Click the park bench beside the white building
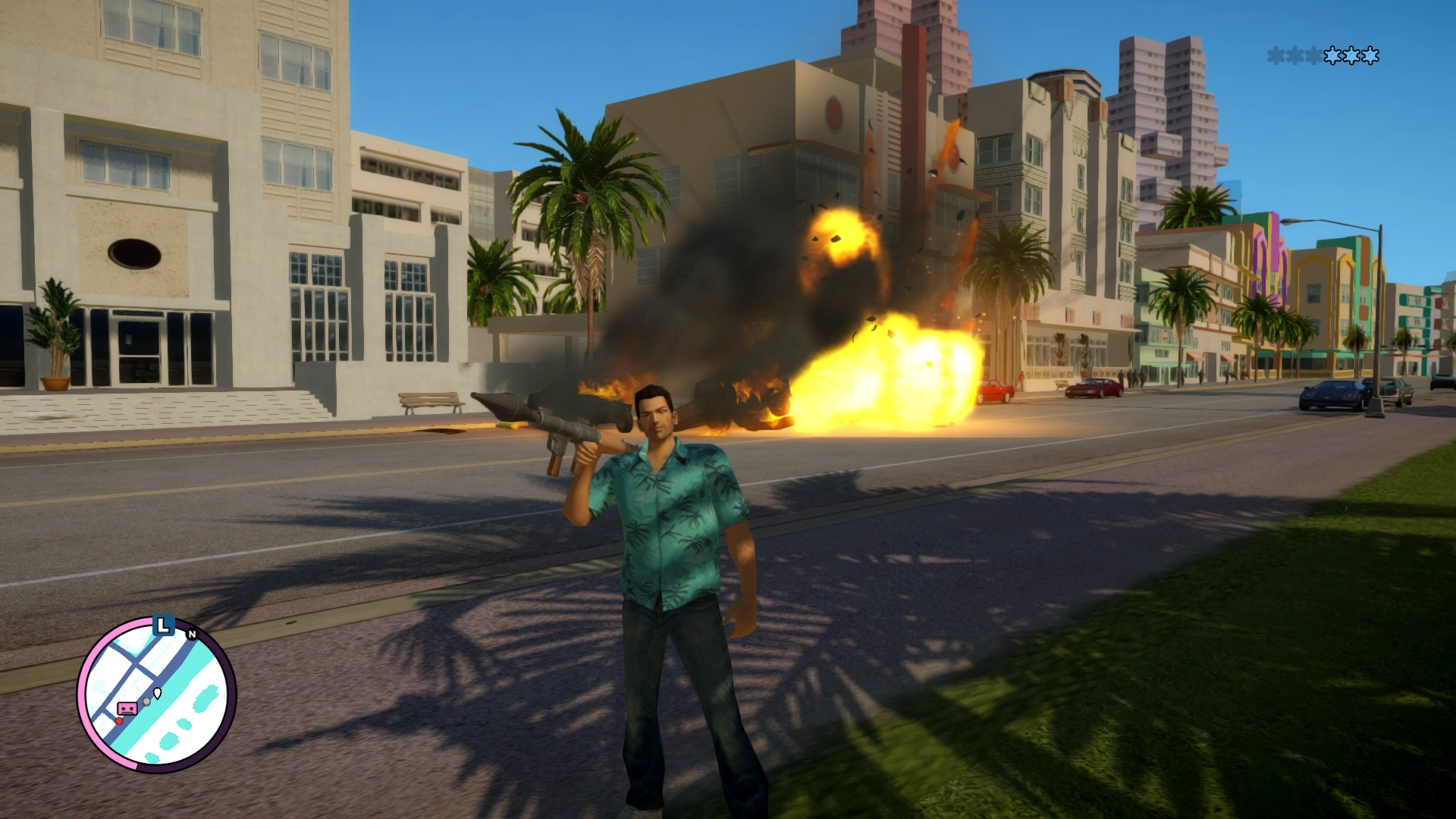Screen dimensions: 1456x819 (x=428, y=402)
